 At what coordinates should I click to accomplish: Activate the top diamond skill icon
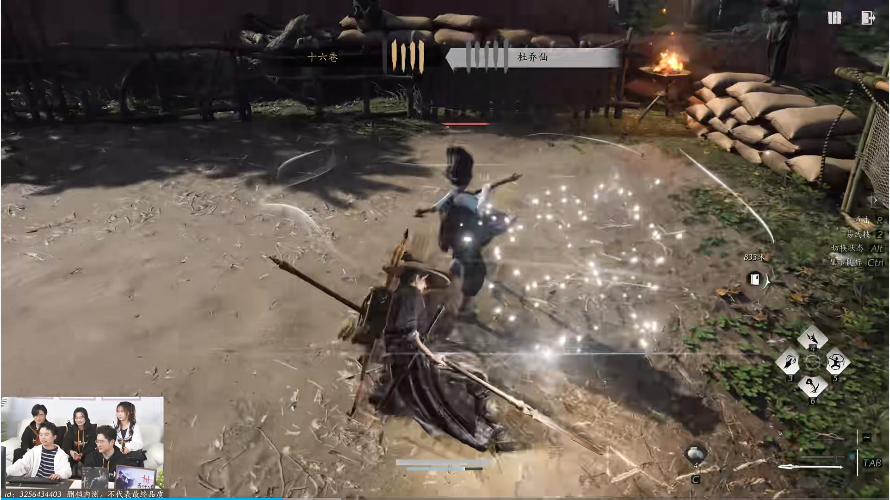812,337
